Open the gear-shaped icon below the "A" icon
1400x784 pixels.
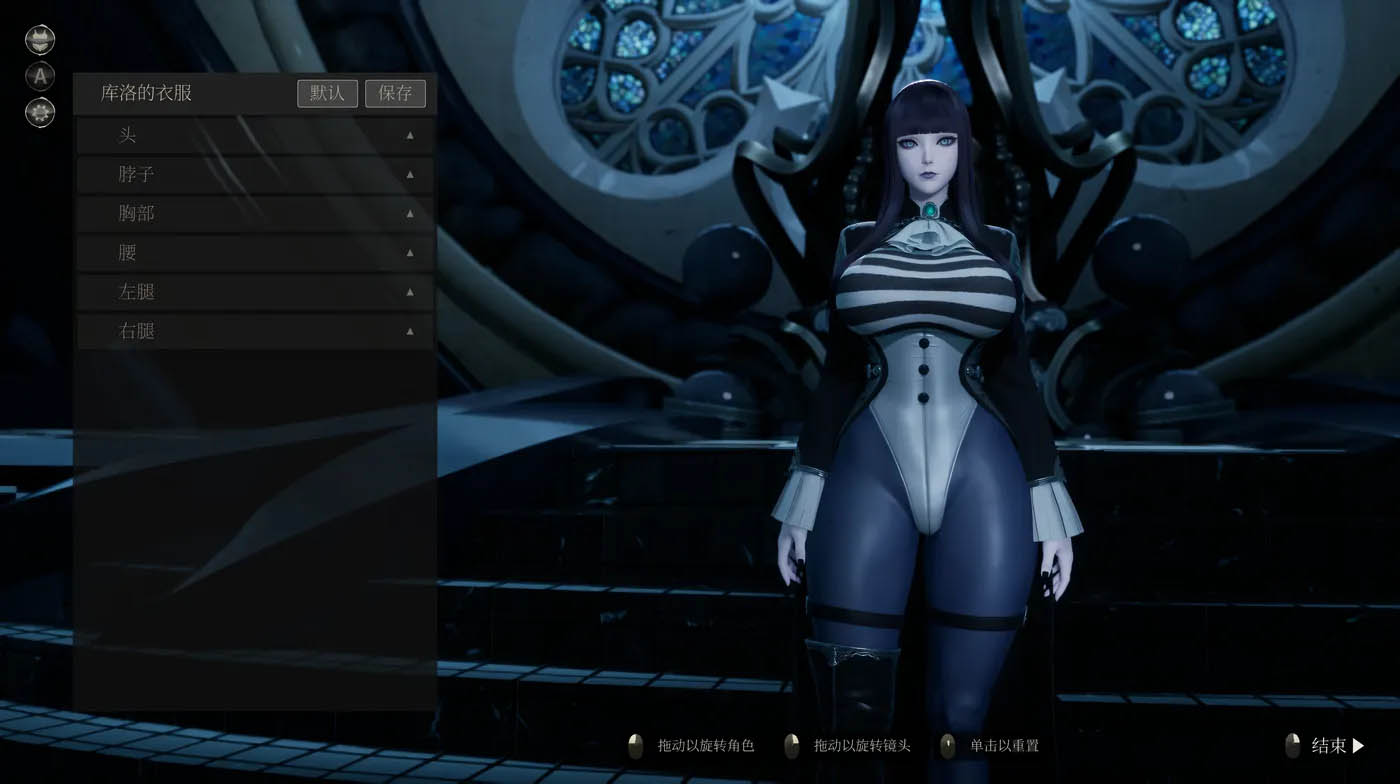(39, 112)
